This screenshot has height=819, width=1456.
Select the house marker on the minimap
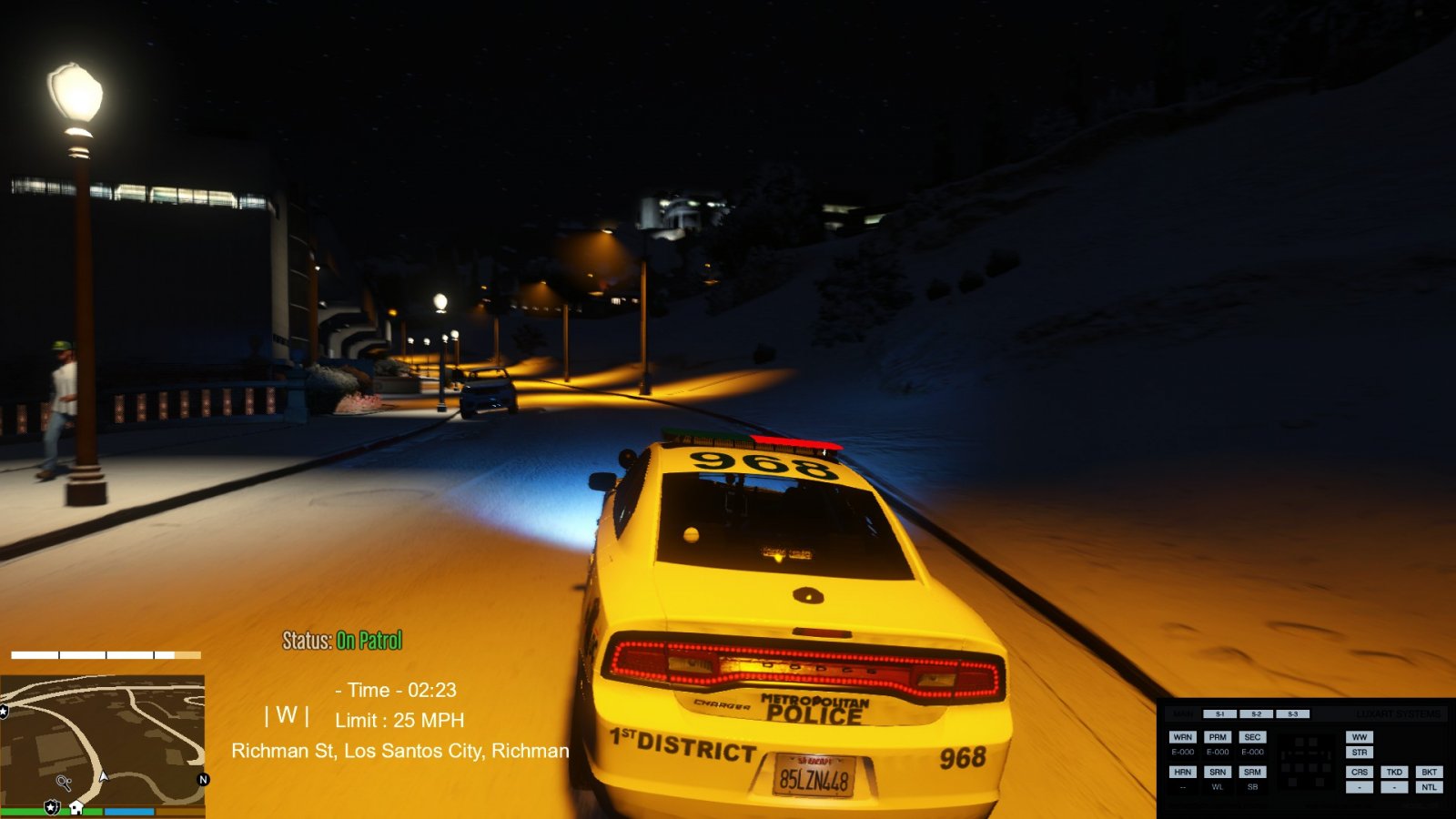(x=76, y=807)
